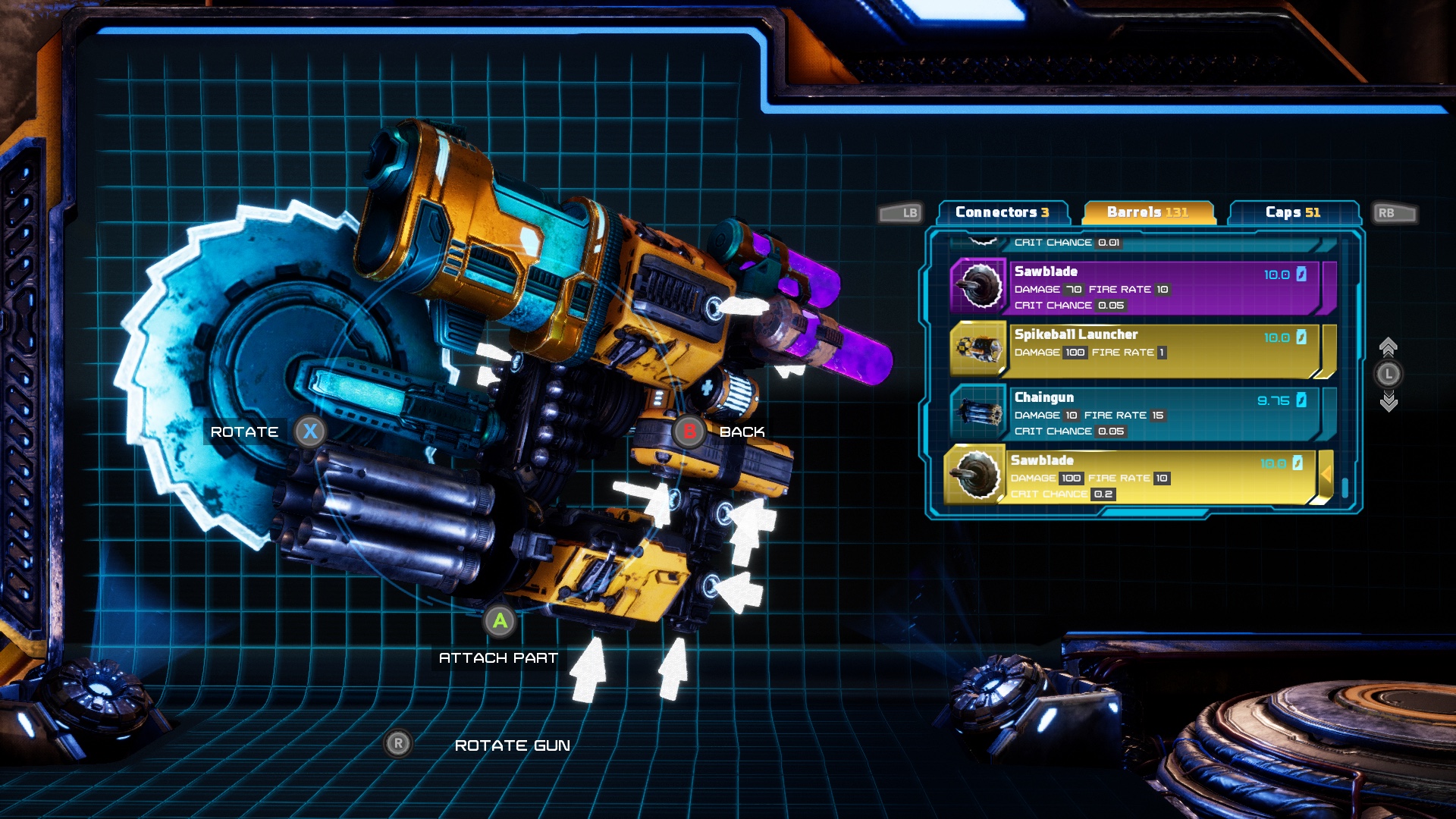Click the green A button icon
This screenshot has width=1456, height=819.
pos(499,622)
